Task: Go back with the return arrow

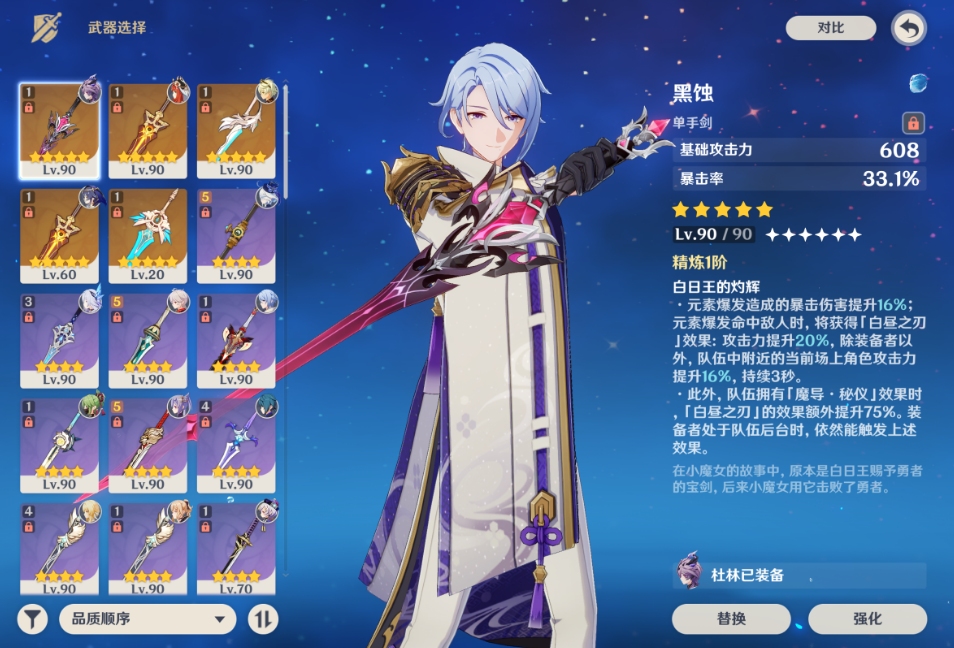Action: [908, 28]
